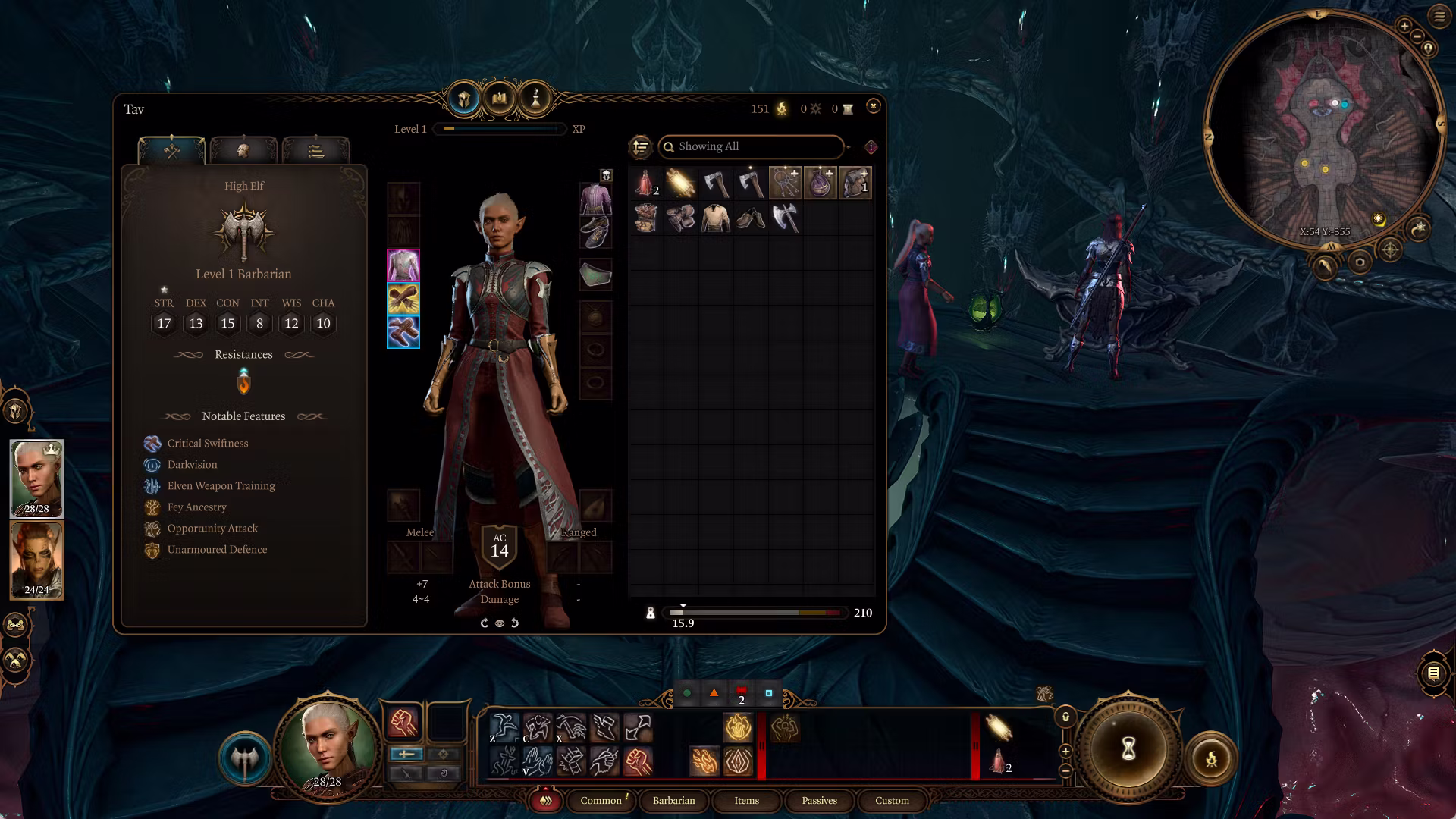Select the Items hotbar tab
1456x819 pixels.
(746, 801)
